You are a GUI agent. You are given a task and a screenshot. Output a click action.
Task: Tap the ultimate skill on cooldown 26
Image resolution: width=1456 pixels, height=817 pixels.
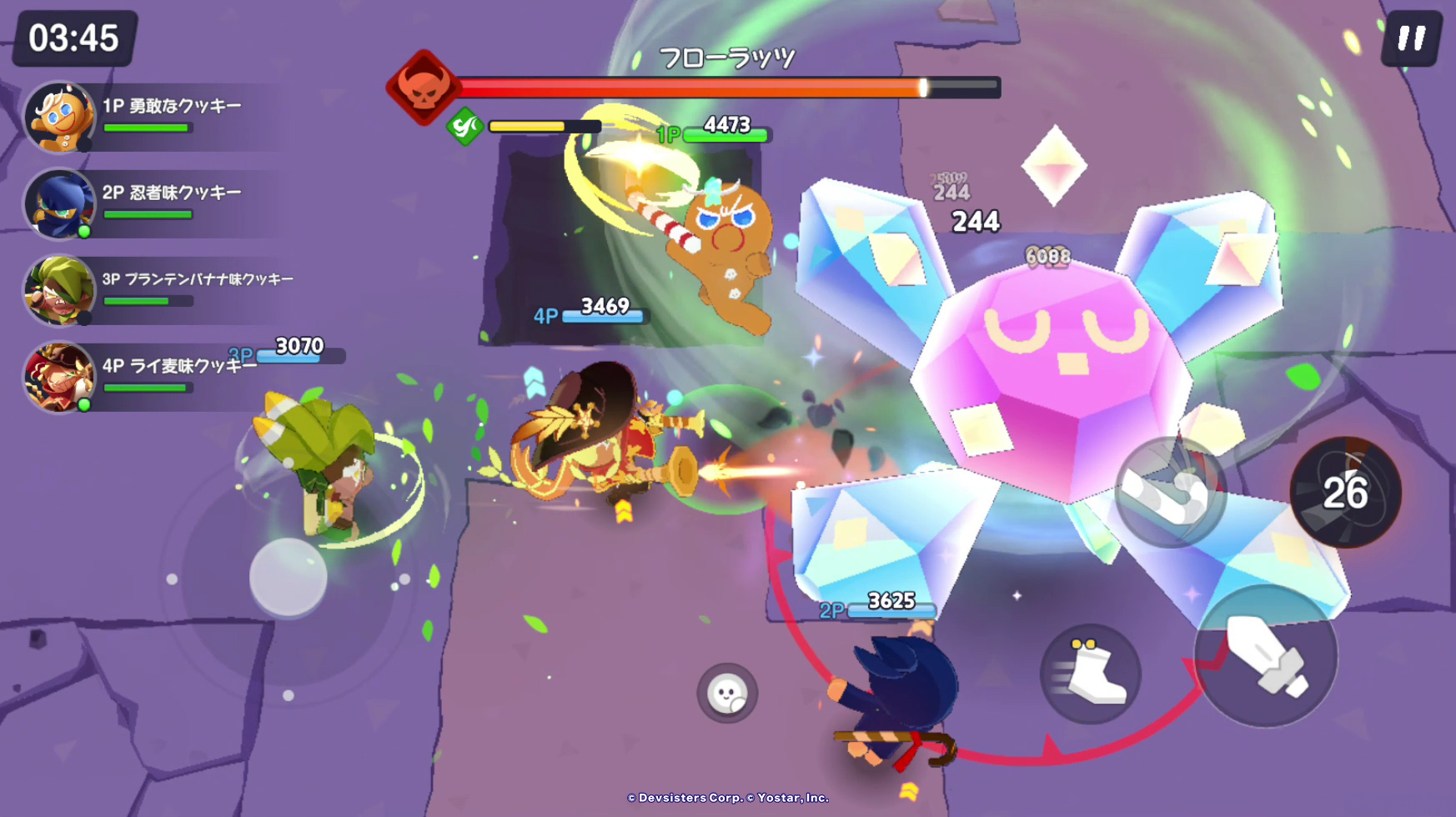pyautogui.click(x=1345, y=492)
